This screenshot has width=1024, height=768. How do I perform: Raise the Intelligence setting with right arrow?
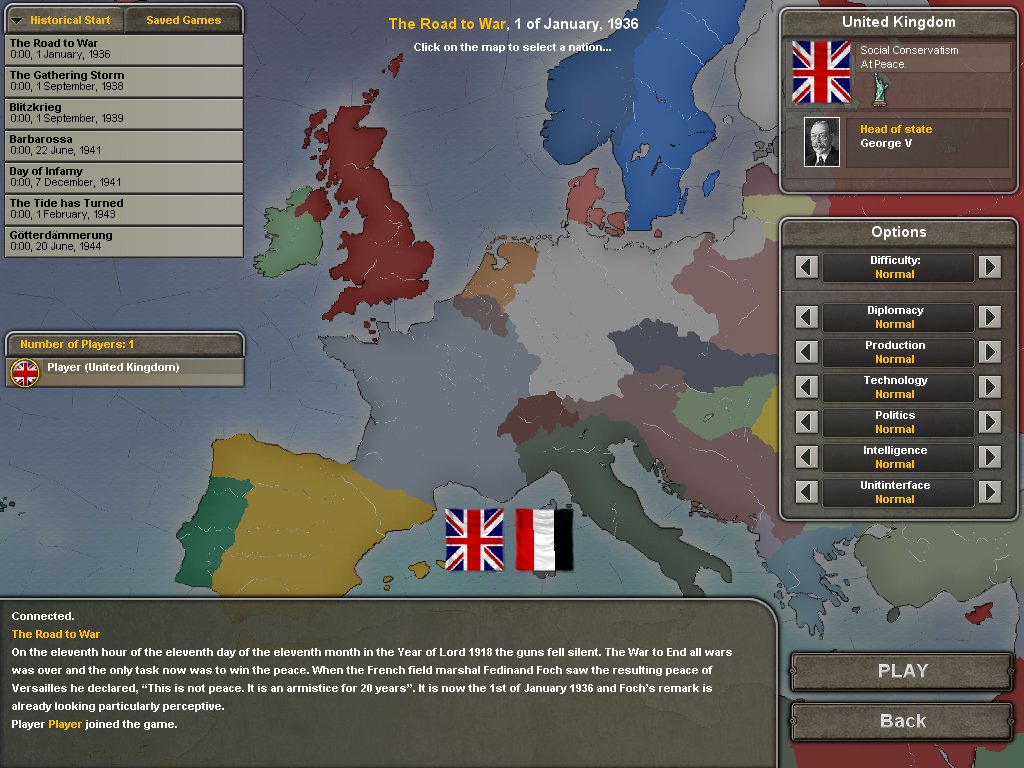click(989, 457)
